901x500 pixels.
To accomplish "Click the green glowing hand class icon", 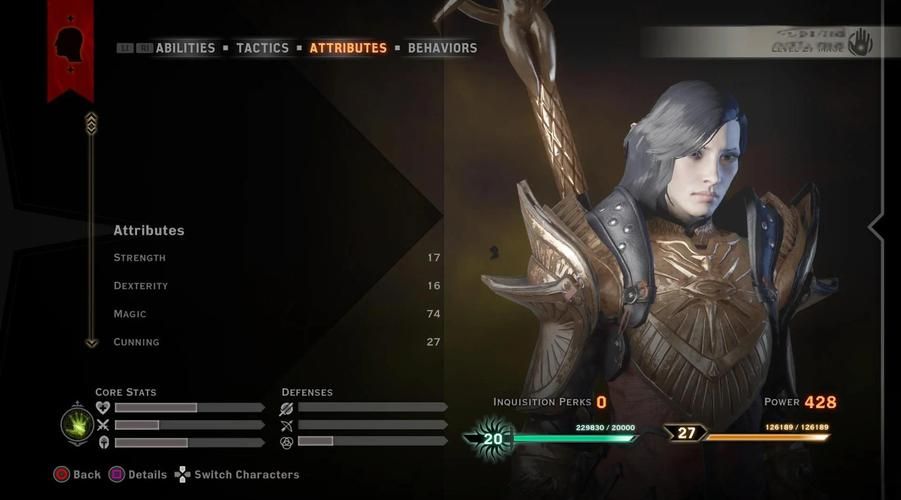I will tap(77, 424).
